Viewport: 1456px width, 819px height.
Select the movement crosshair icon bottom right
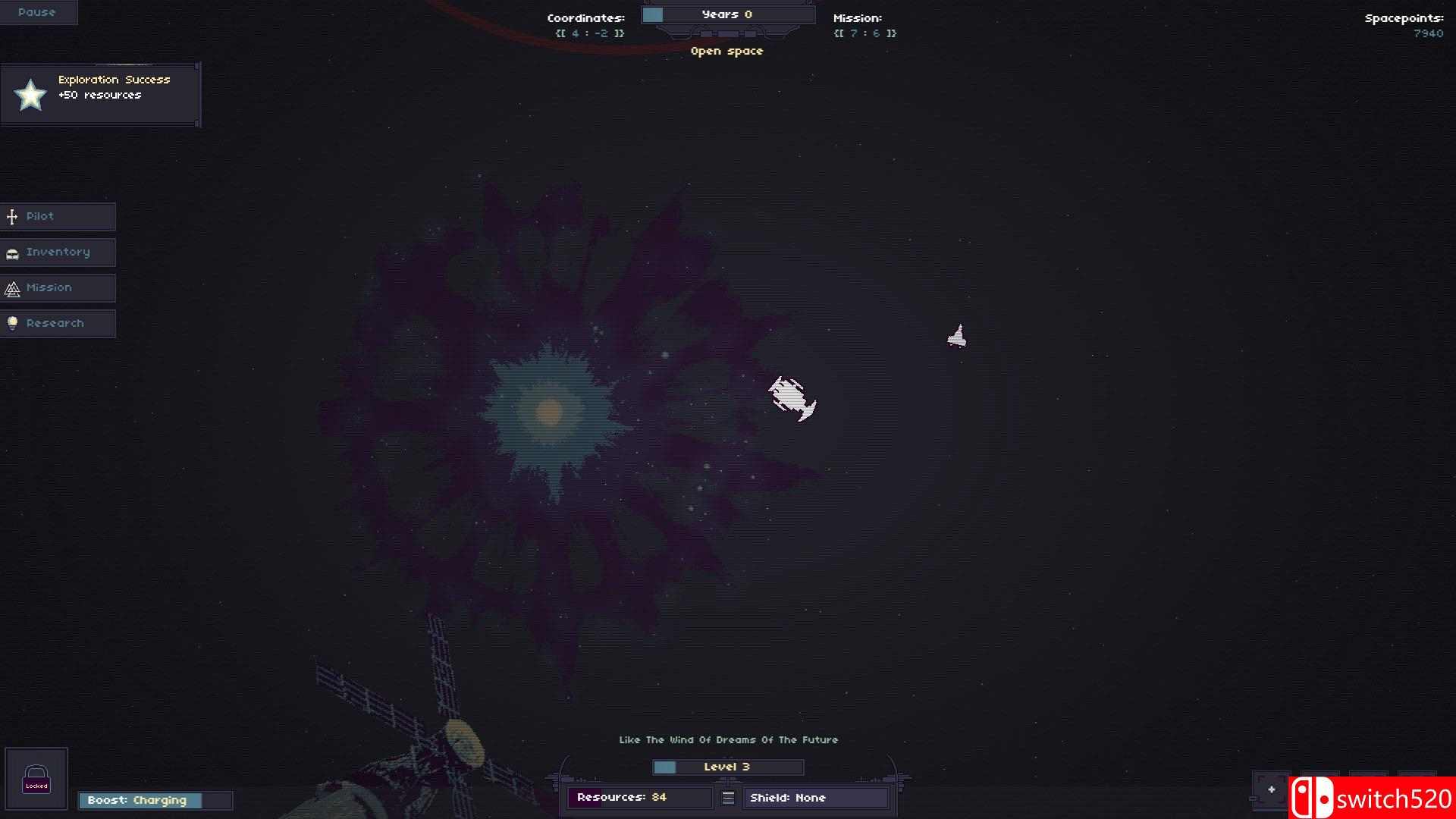pyautogui.click(x=1270, y=789)
